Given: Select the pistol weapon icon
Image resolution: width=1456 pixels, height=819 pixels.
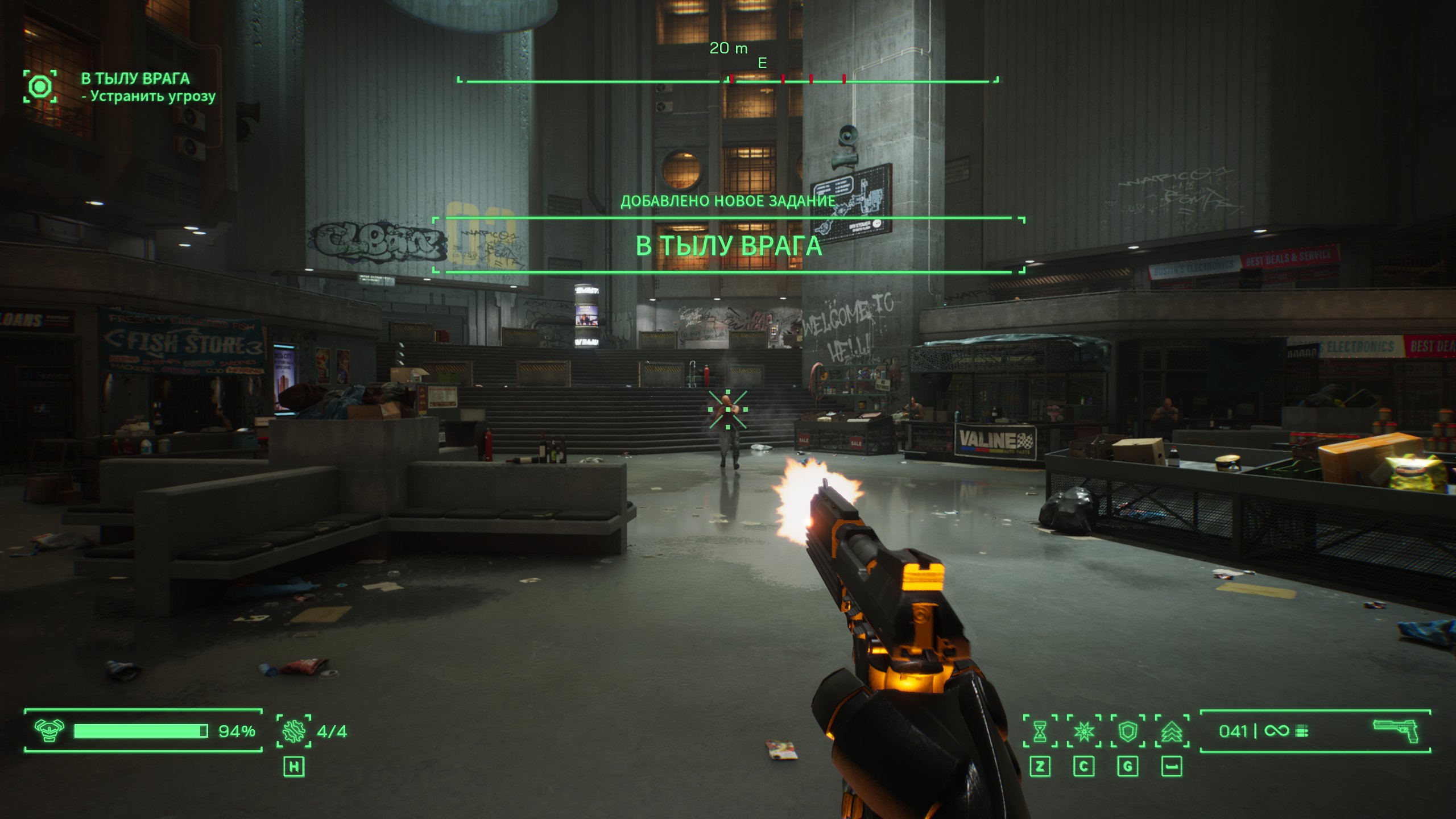Looking at the screenshot, I should click(1395, 730).
